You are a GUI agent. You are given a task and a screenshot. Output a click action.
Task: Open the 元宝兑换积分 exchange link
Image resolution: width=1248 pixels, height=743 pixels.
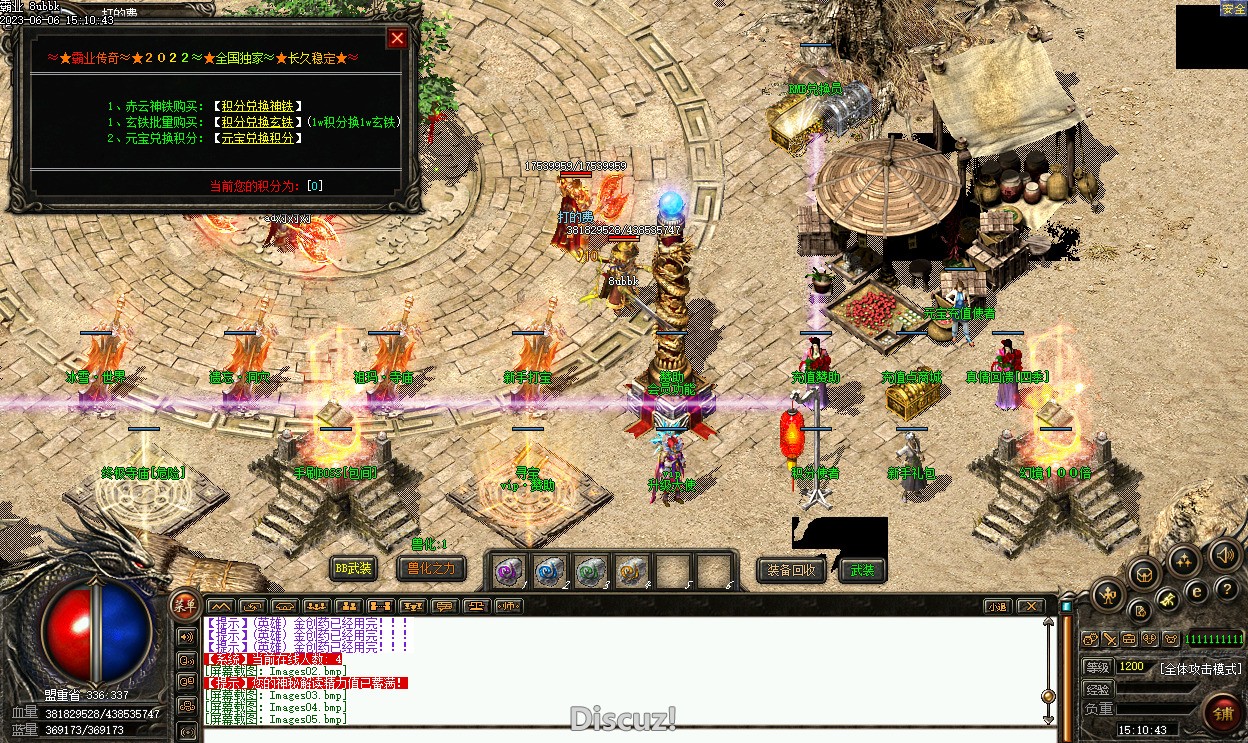(x=260, y=138)
